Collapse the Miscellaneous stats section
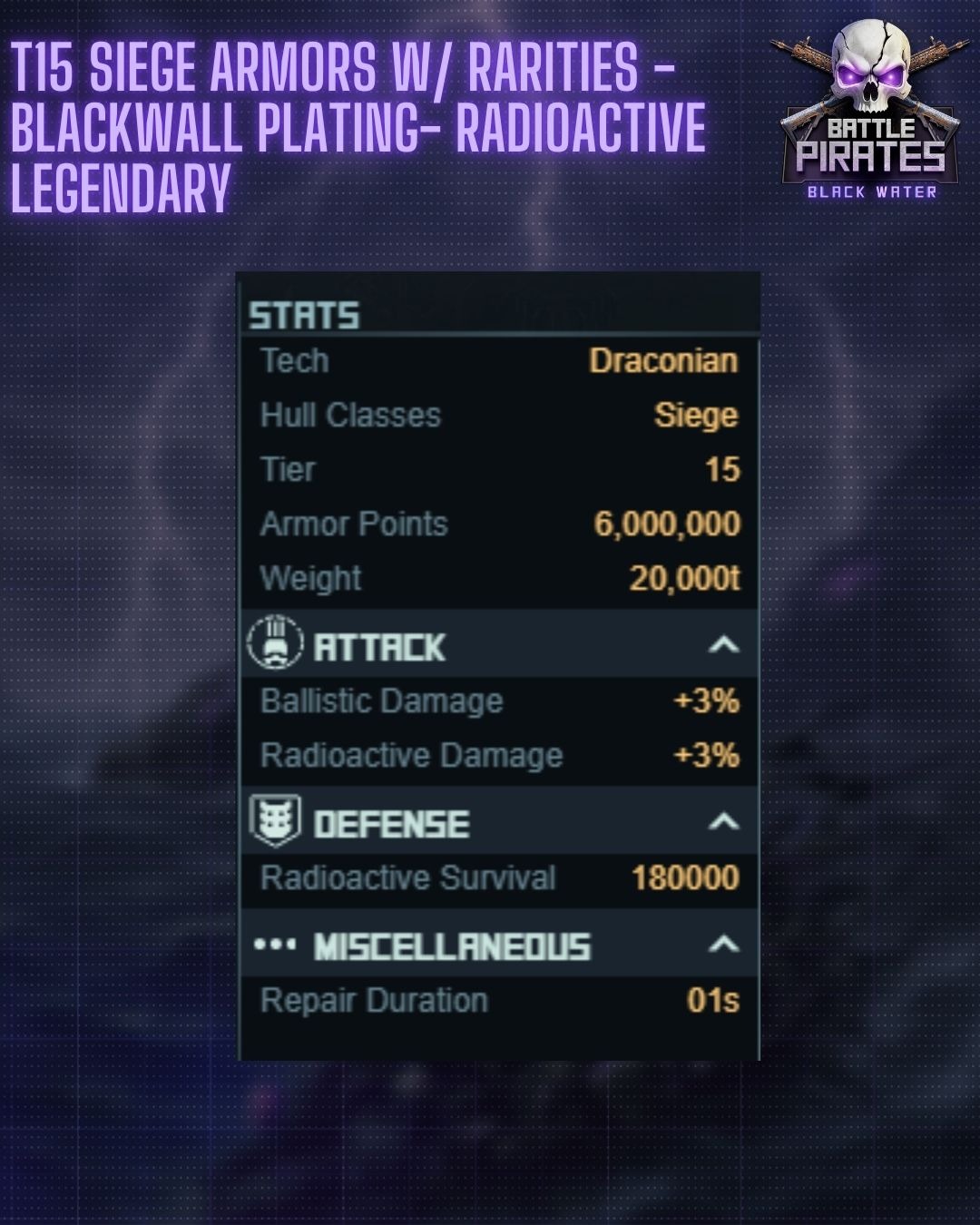This screenshot has width=980, height=1225. (723, 945)
